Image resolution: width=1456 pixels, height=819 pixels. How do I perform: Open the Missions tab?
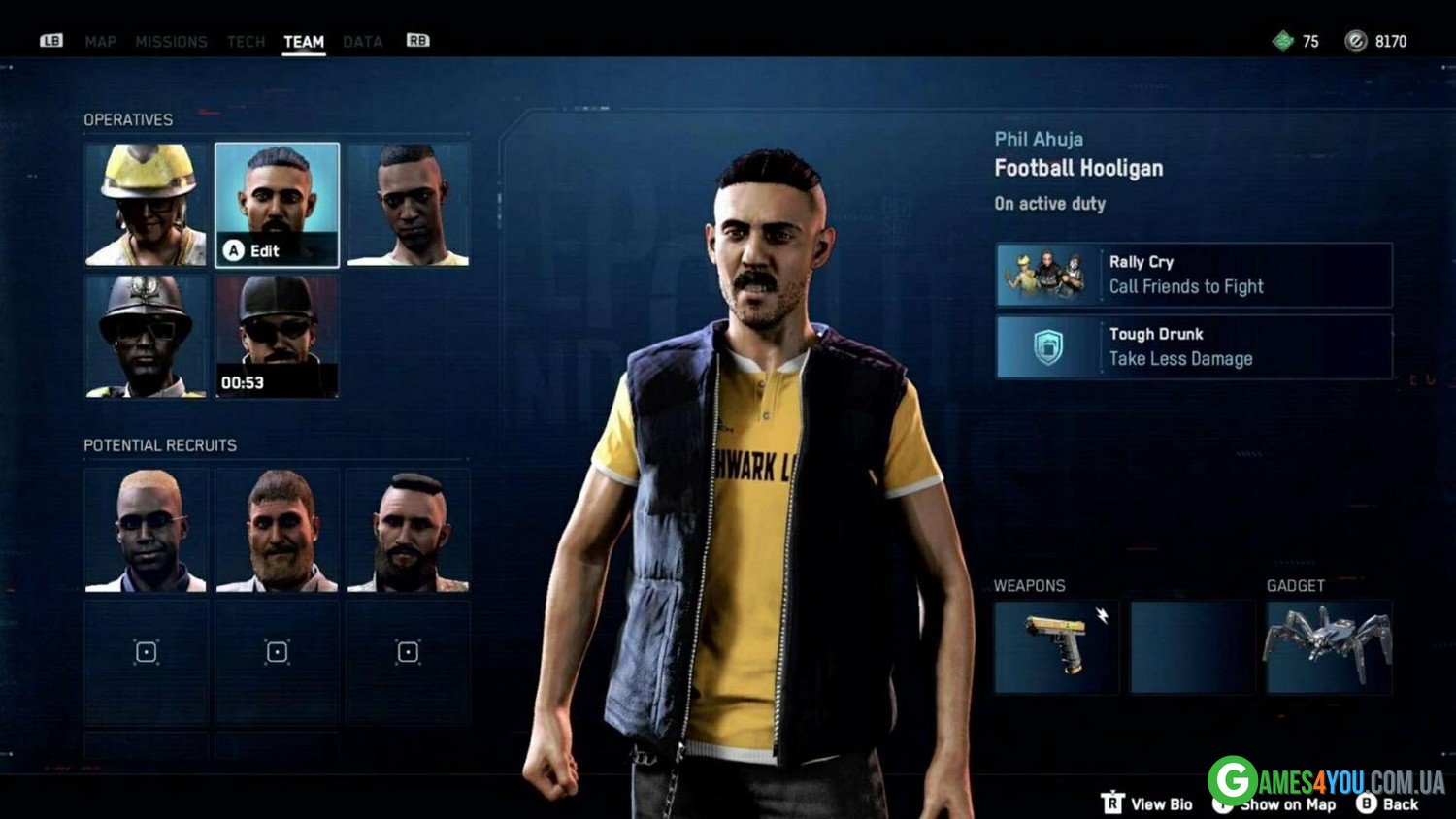(171, 42)
